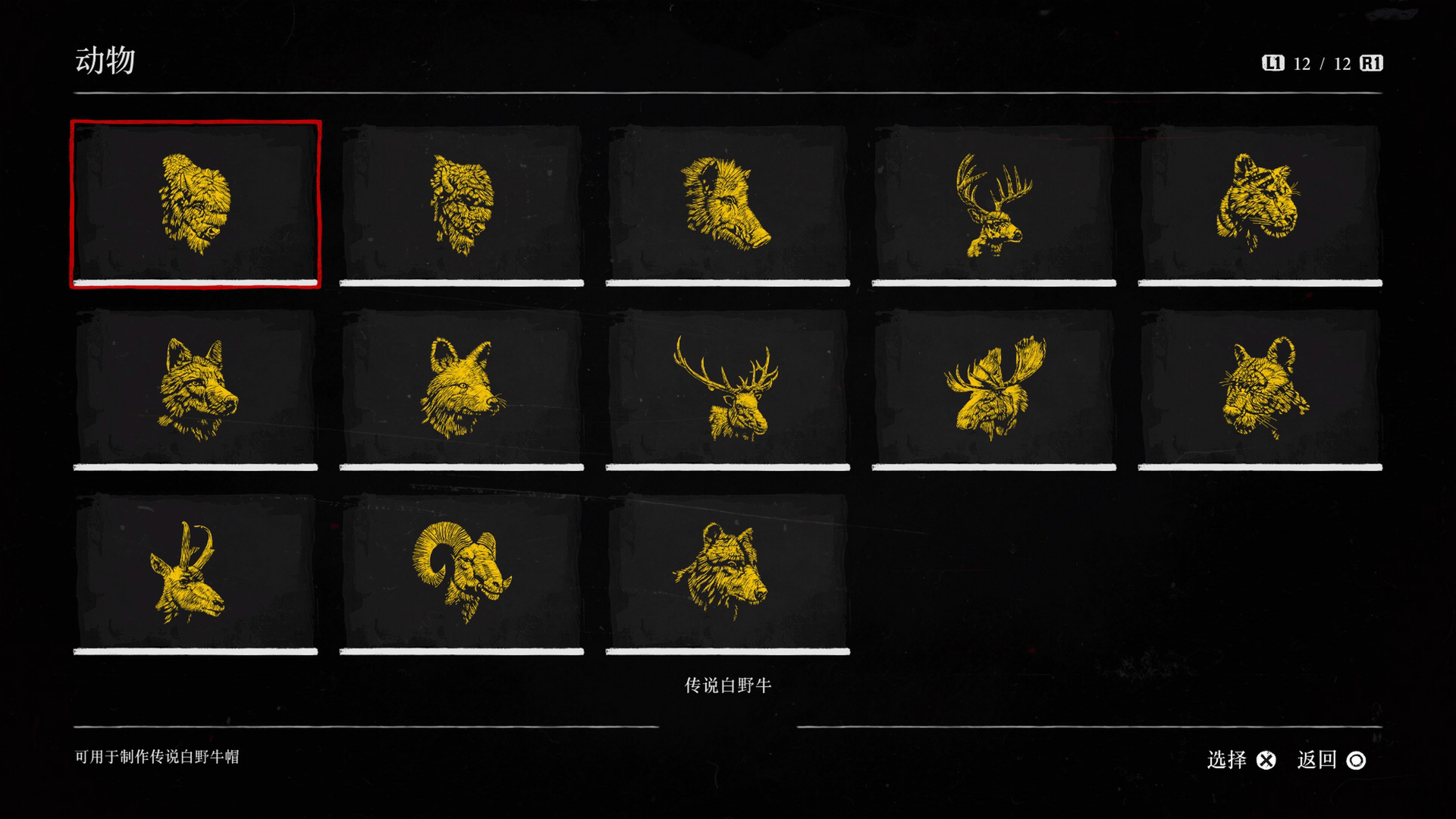Choose the bison tile without the red outline

461,203
